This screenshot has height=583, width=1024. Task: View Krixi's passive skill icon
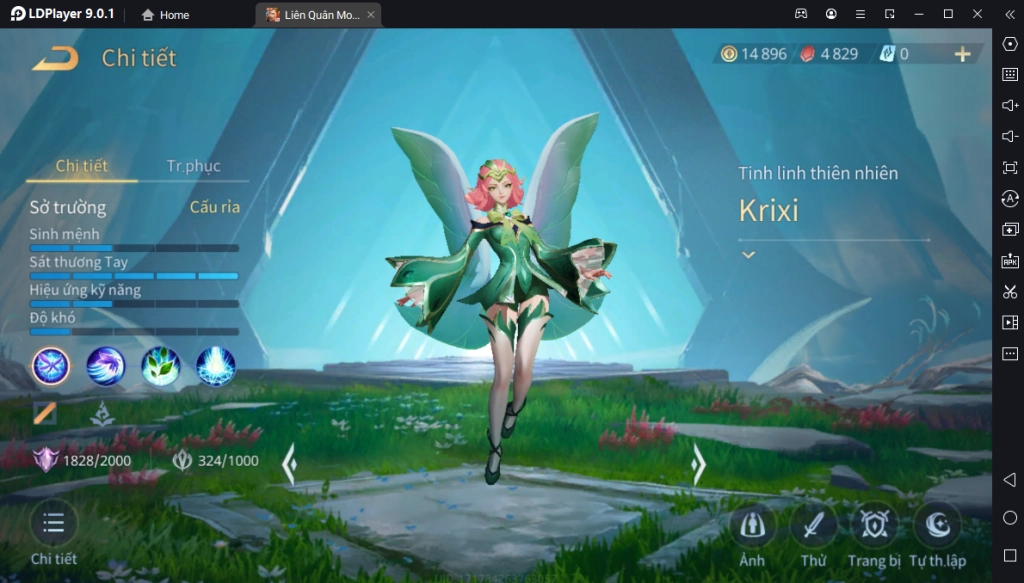pos(51,367)
